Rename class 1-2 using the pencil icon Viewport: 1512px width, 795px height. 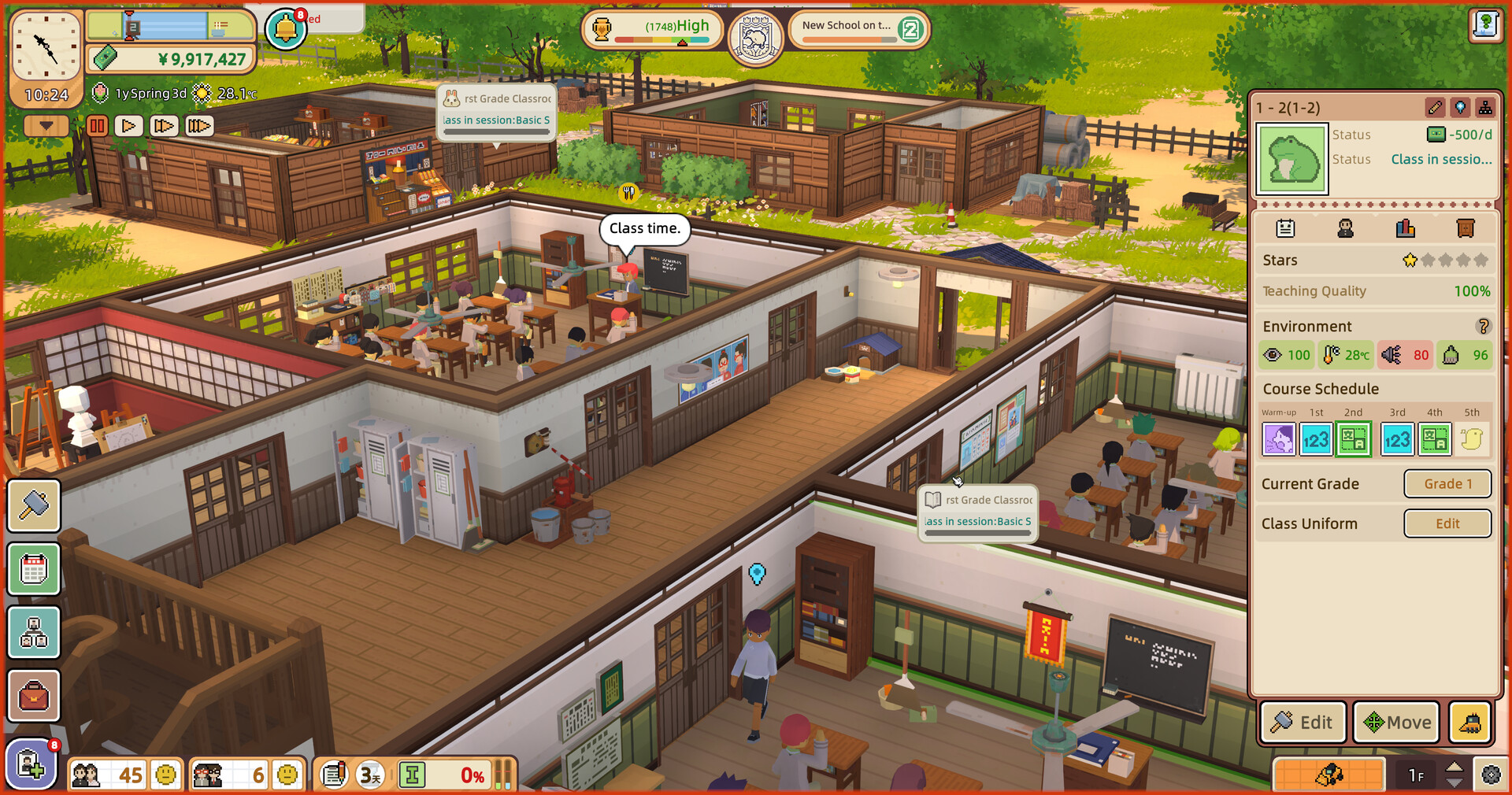1435,108
